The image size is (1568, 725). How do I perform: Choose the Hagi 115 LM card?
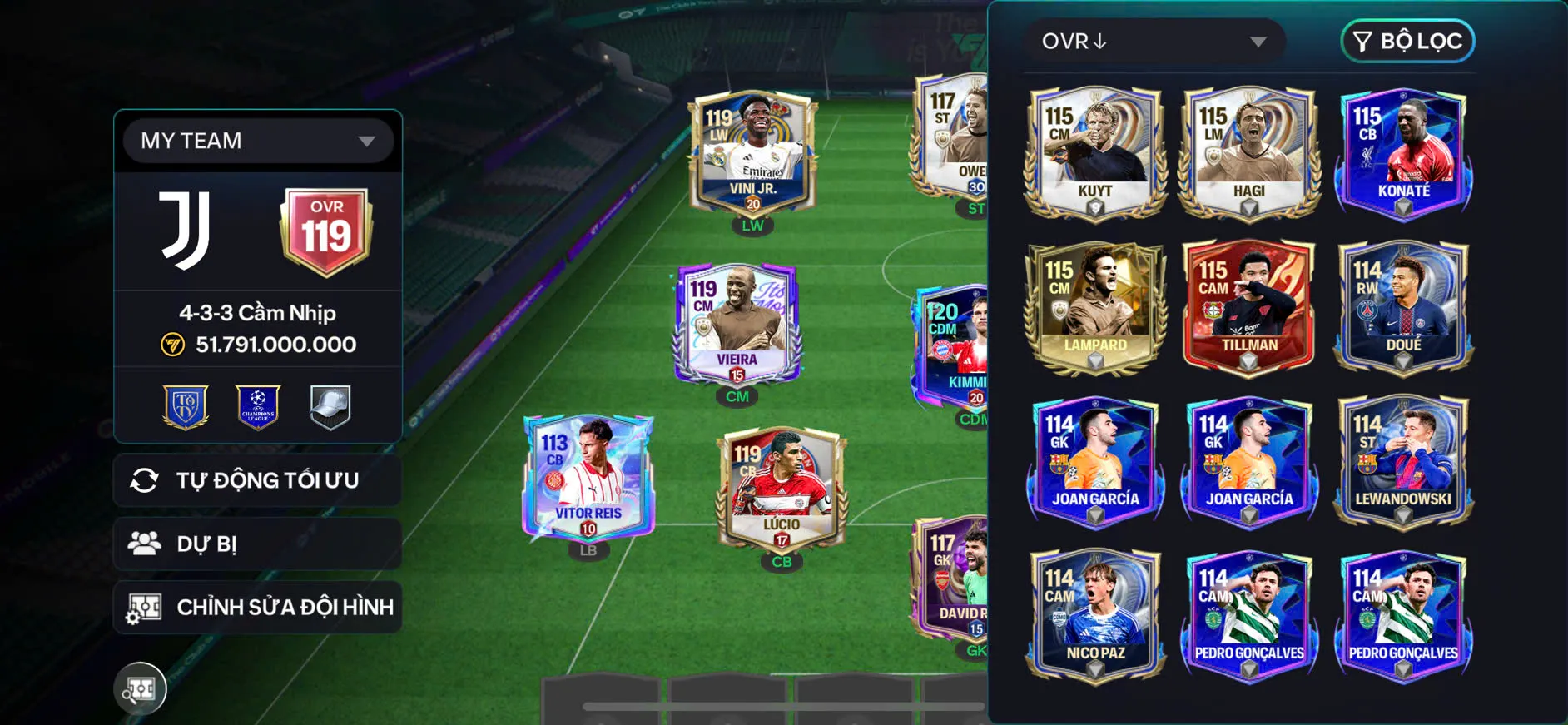coord(1248,152)
